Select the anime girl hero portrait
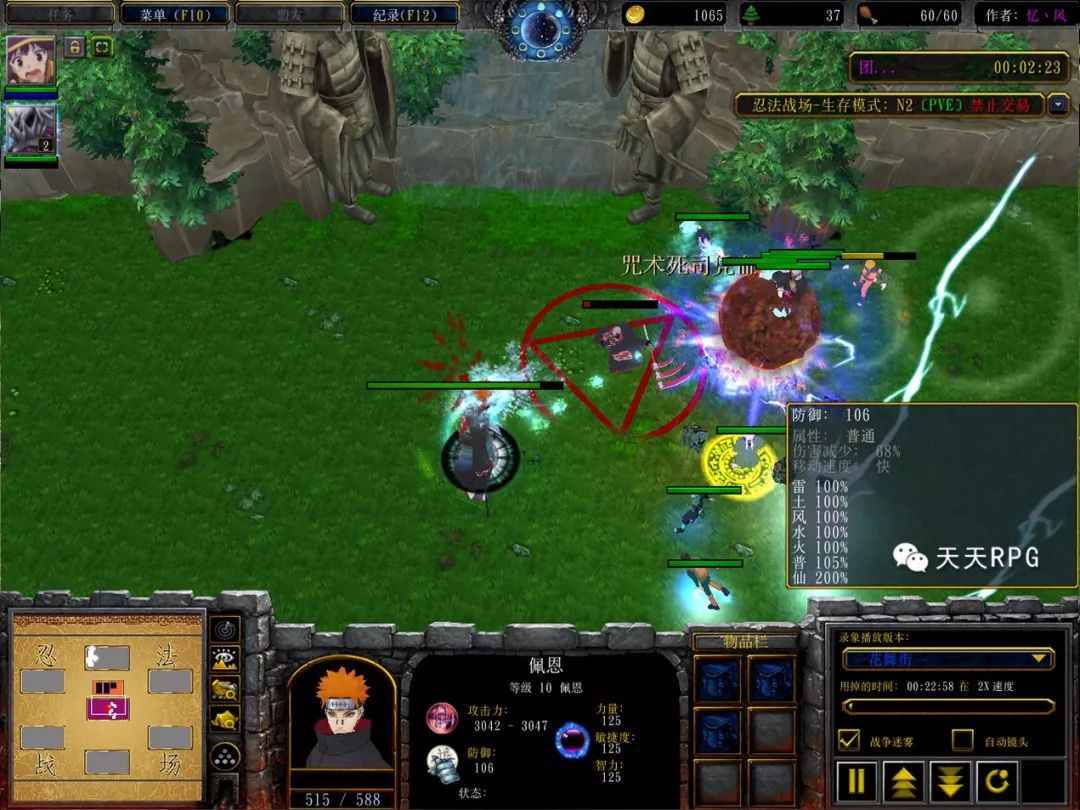 click(x=30, y=61)
